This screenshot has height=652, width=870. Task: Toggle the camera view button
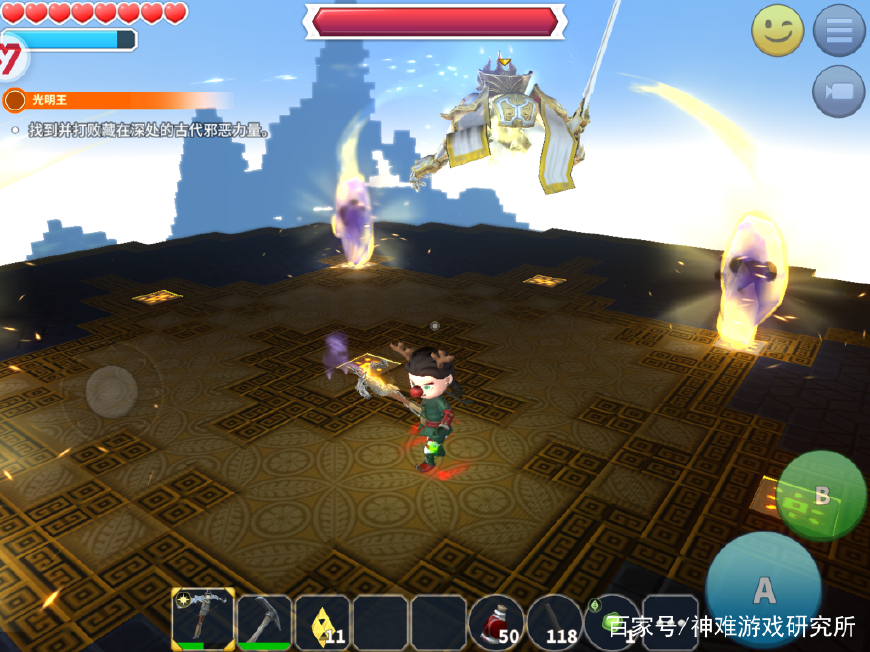pyautogui.click(x=838, y=92)
